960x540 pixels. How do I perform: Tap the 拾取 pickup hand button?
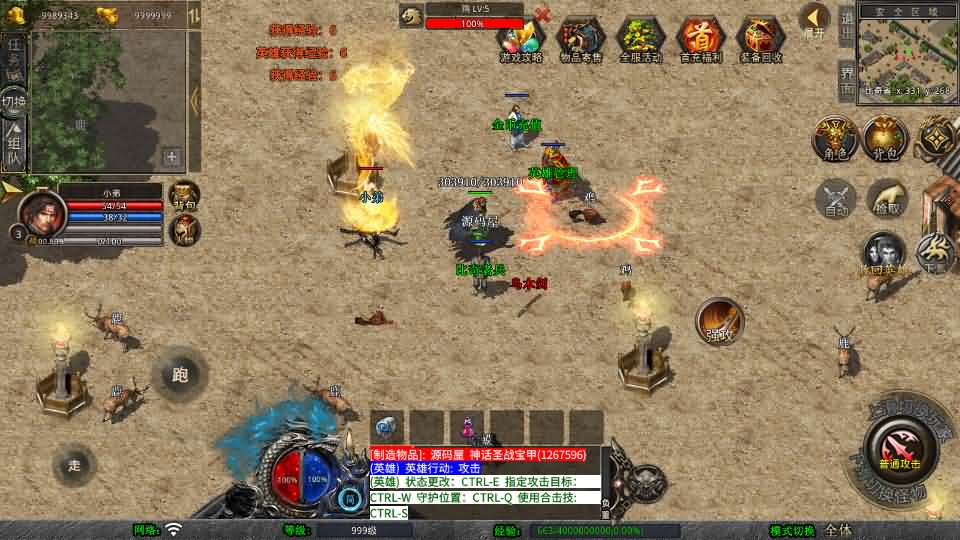click(886, 198)
